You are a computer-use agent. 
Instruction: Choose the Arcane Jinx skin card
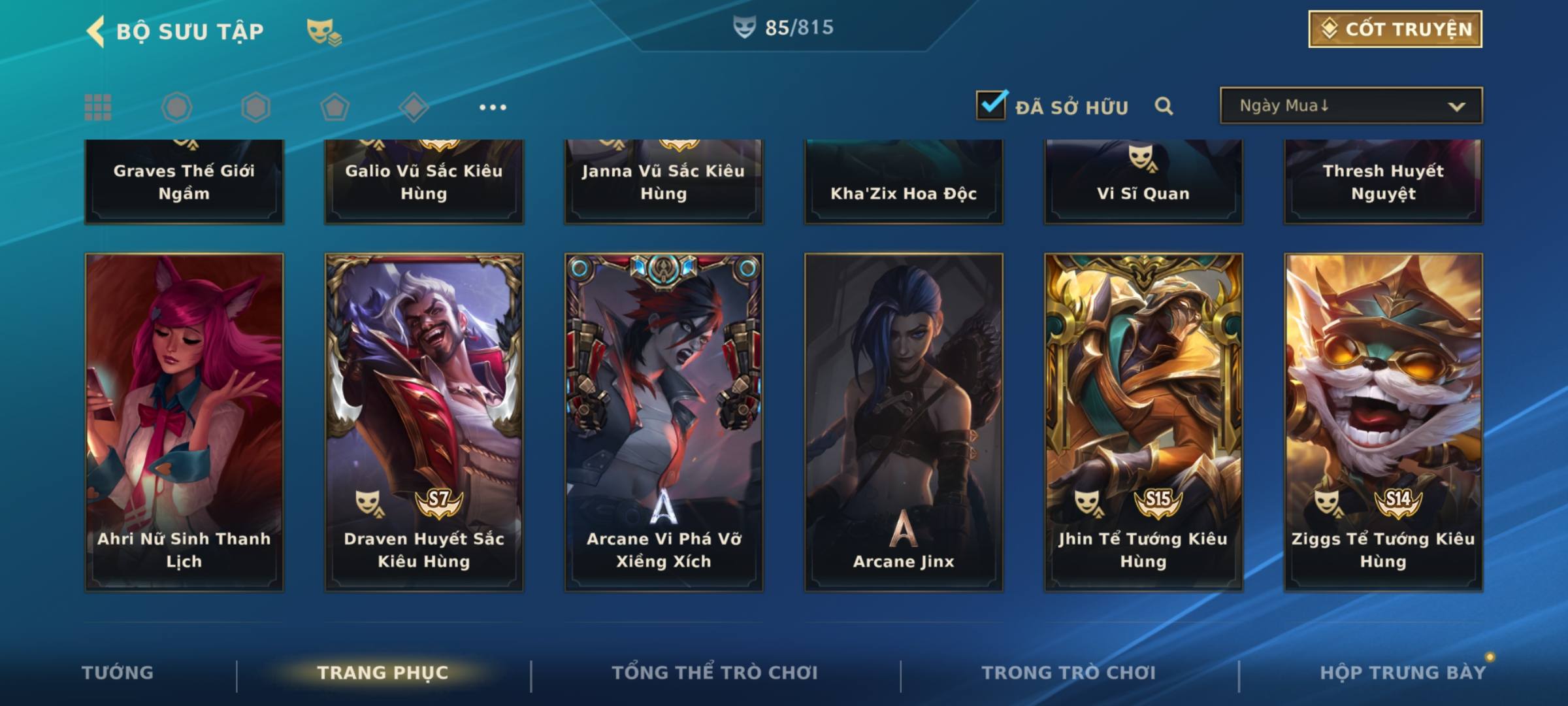click(x=904, y=422)
